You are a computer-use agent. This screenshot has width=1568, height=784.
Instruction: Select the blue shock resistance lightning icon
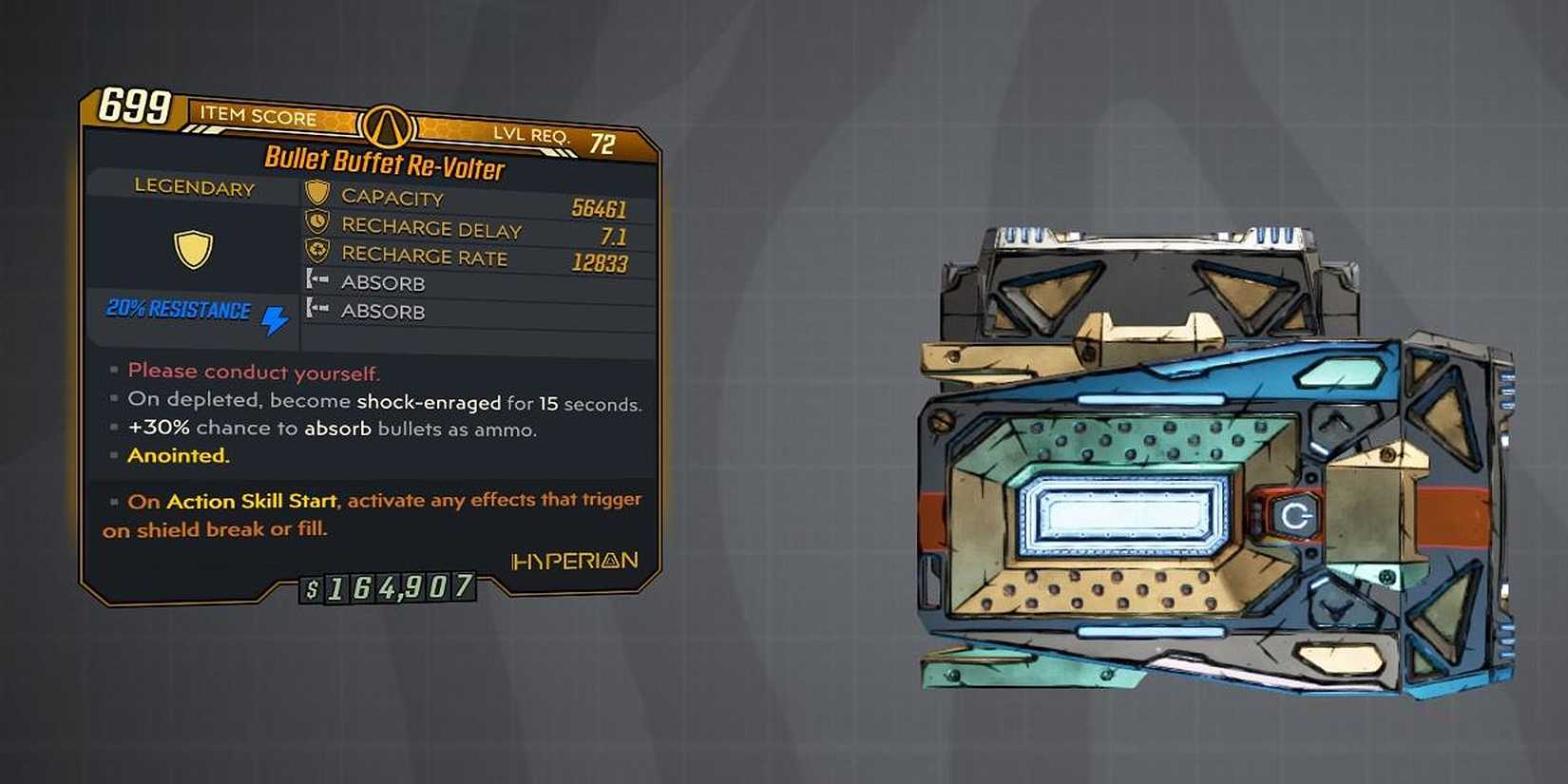pyautogui.click(x=273, y=320)
